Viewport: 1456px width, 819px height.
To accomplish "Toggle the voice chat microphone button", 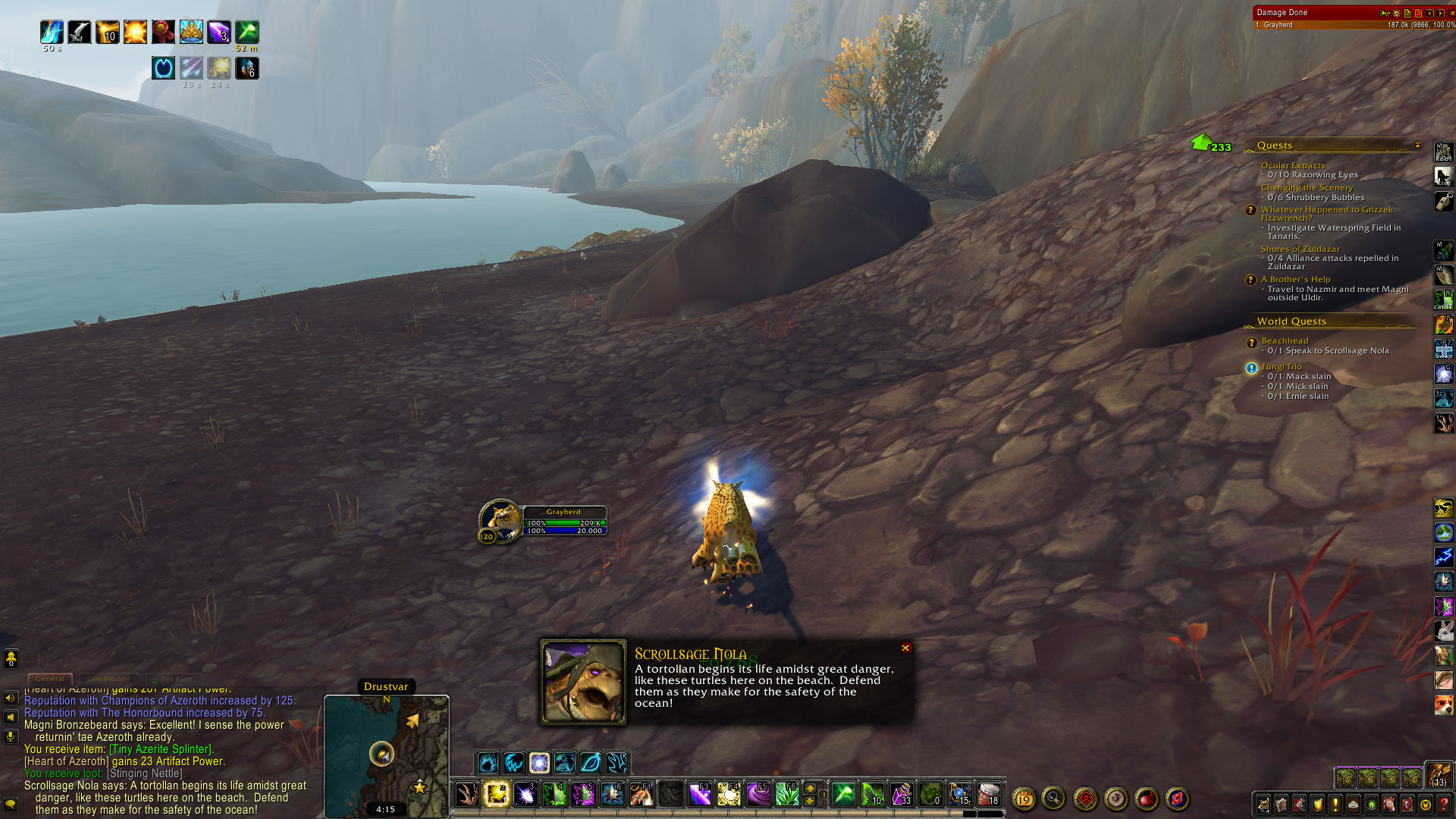I will coord(11,736).
